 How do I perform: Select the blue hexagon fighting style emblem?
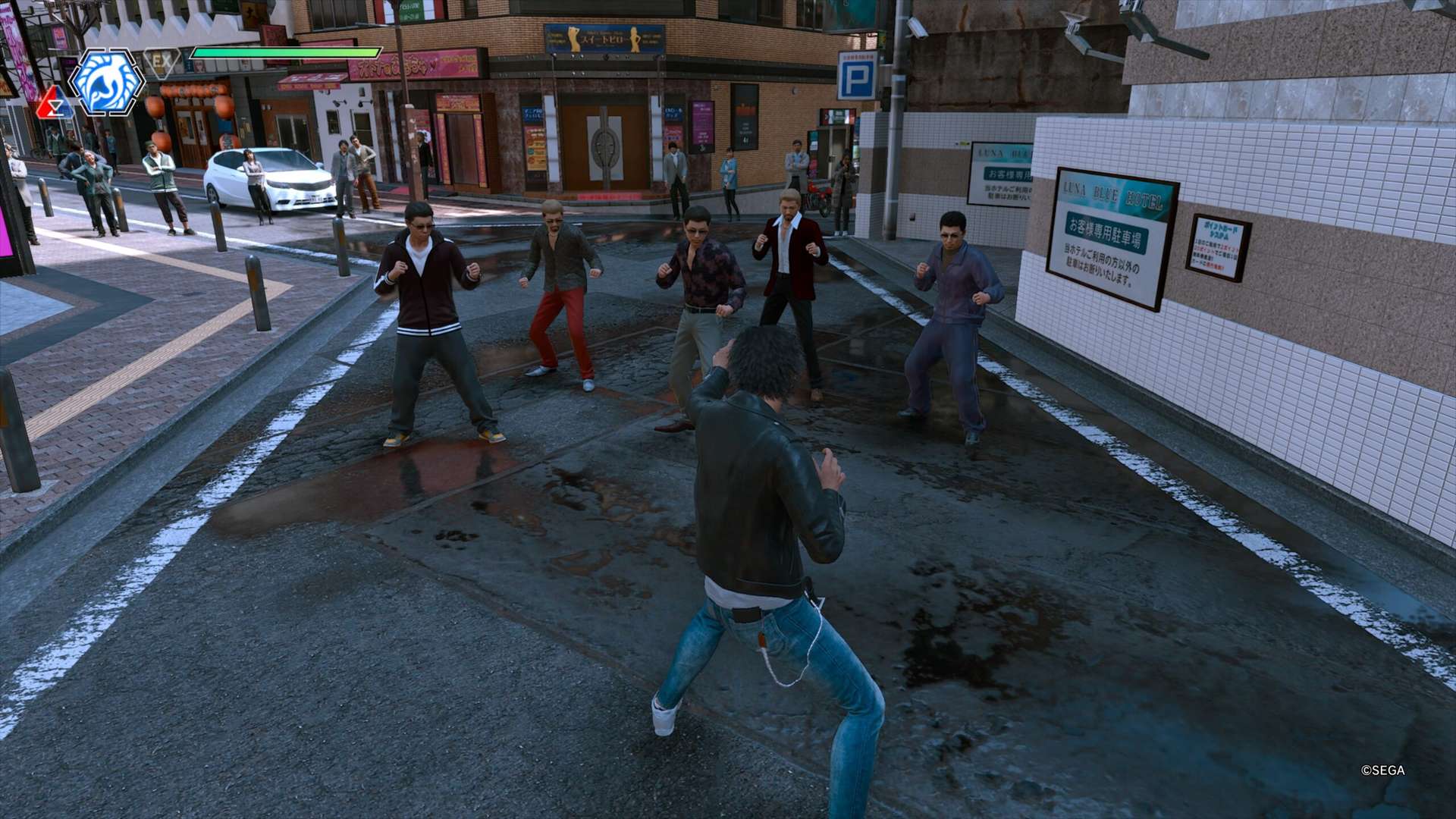107,82
